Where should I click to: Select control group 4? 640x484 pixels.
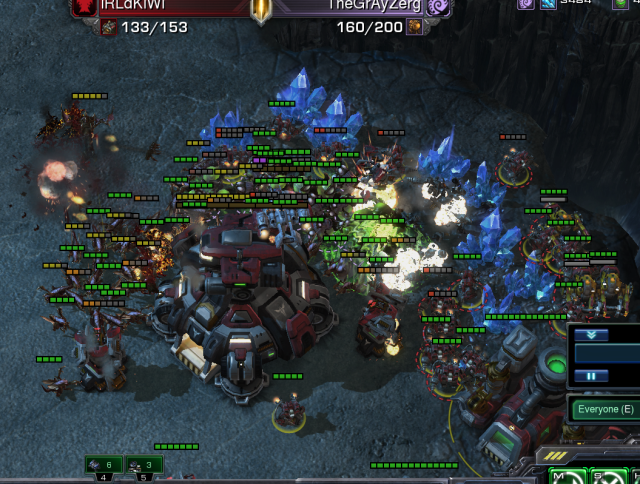click(104, 465)
